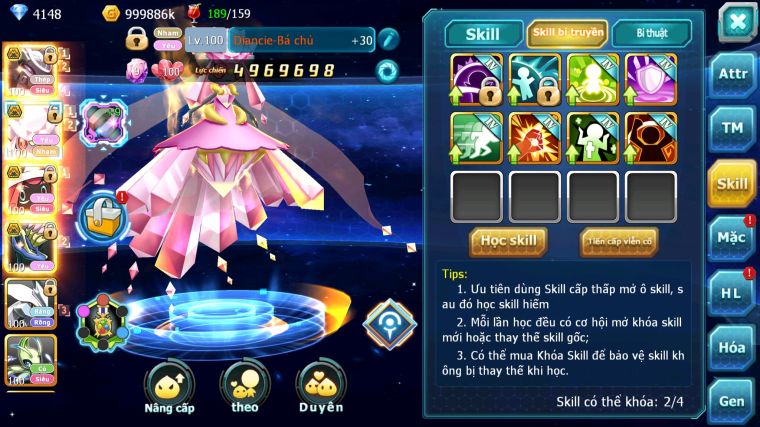Image resolution: width=760 pixels, height=427 pixels.
Task: Tap the Nâng cấp upgrade button
Action: click(x=169, y=389)
